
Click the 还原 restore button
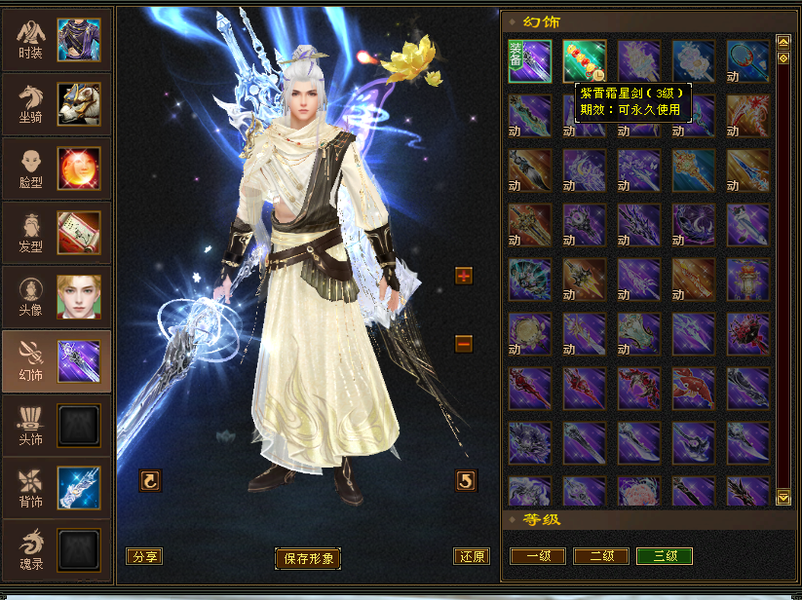coord(472,557)
